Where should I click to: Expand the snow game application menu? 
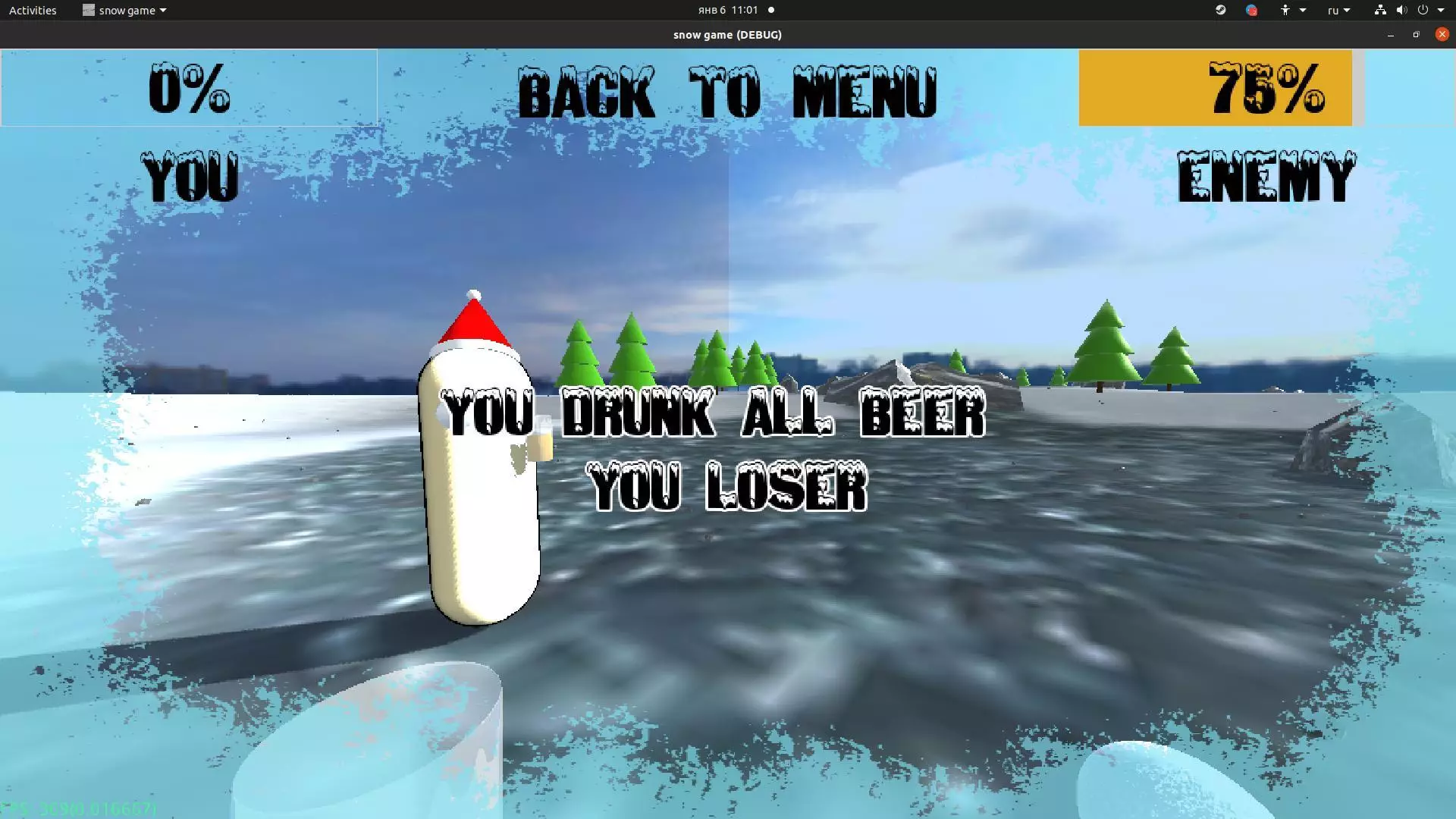pyautogui.click(x=162, y=10)
